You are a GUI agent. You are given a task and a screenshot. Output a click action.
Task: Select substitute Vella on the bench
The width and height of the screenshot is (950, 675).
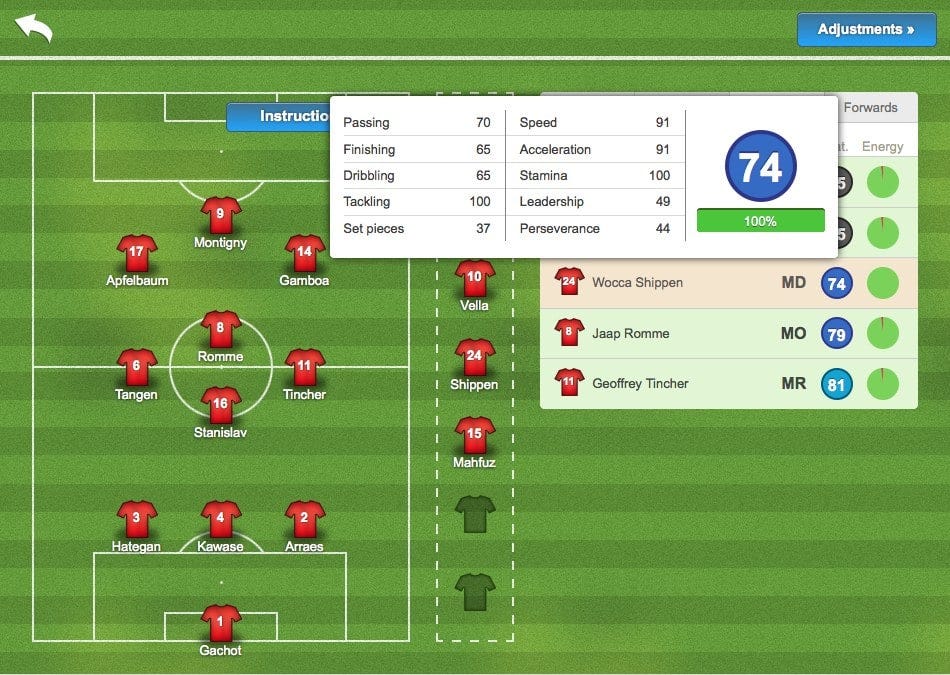475,278
